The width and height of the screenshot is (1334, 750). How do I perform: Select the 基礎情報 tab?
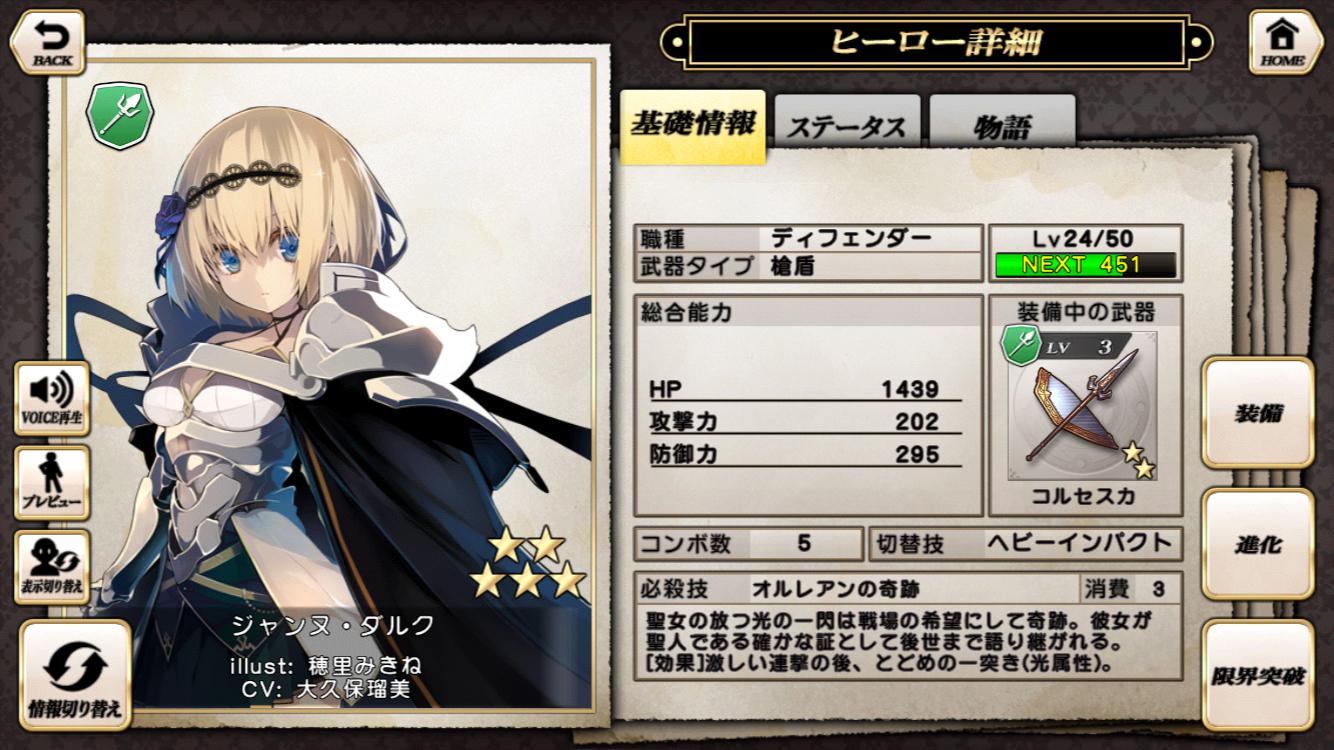693,124
